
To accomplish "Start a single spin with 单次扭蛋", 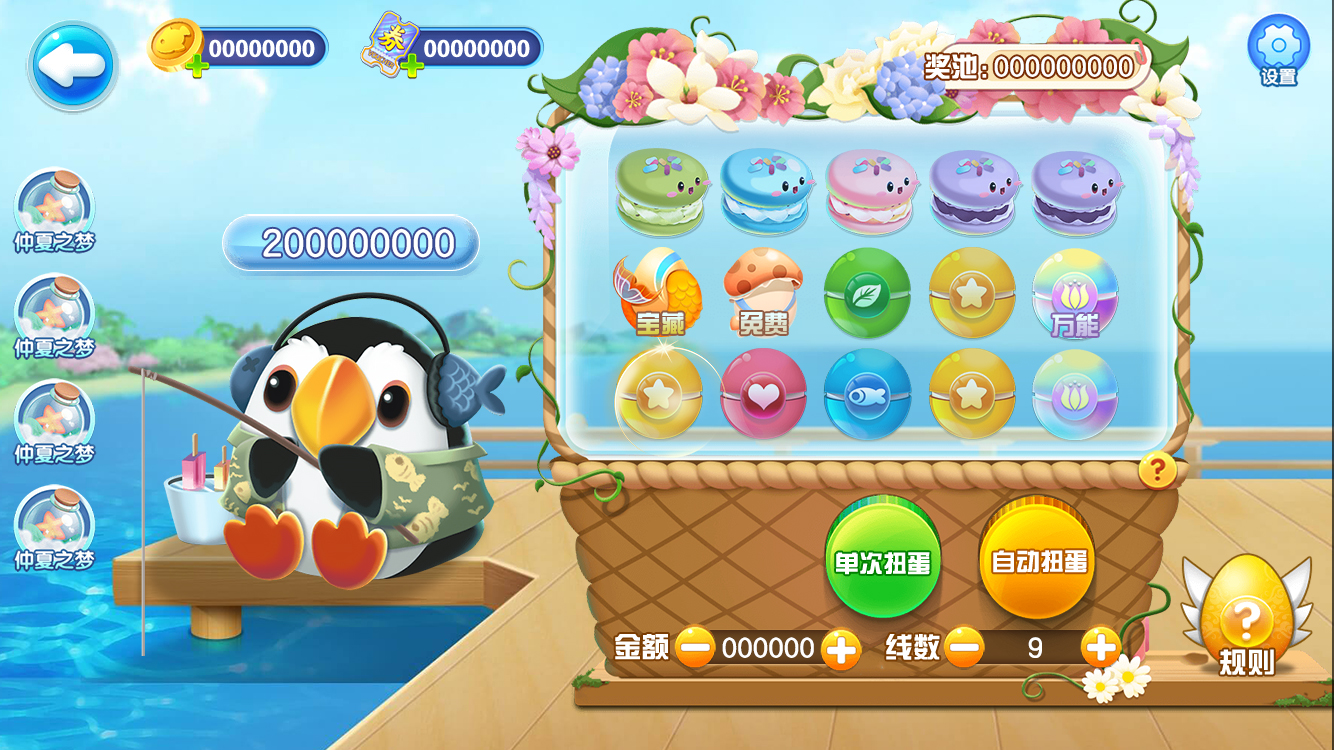I will tap(882, 561).
